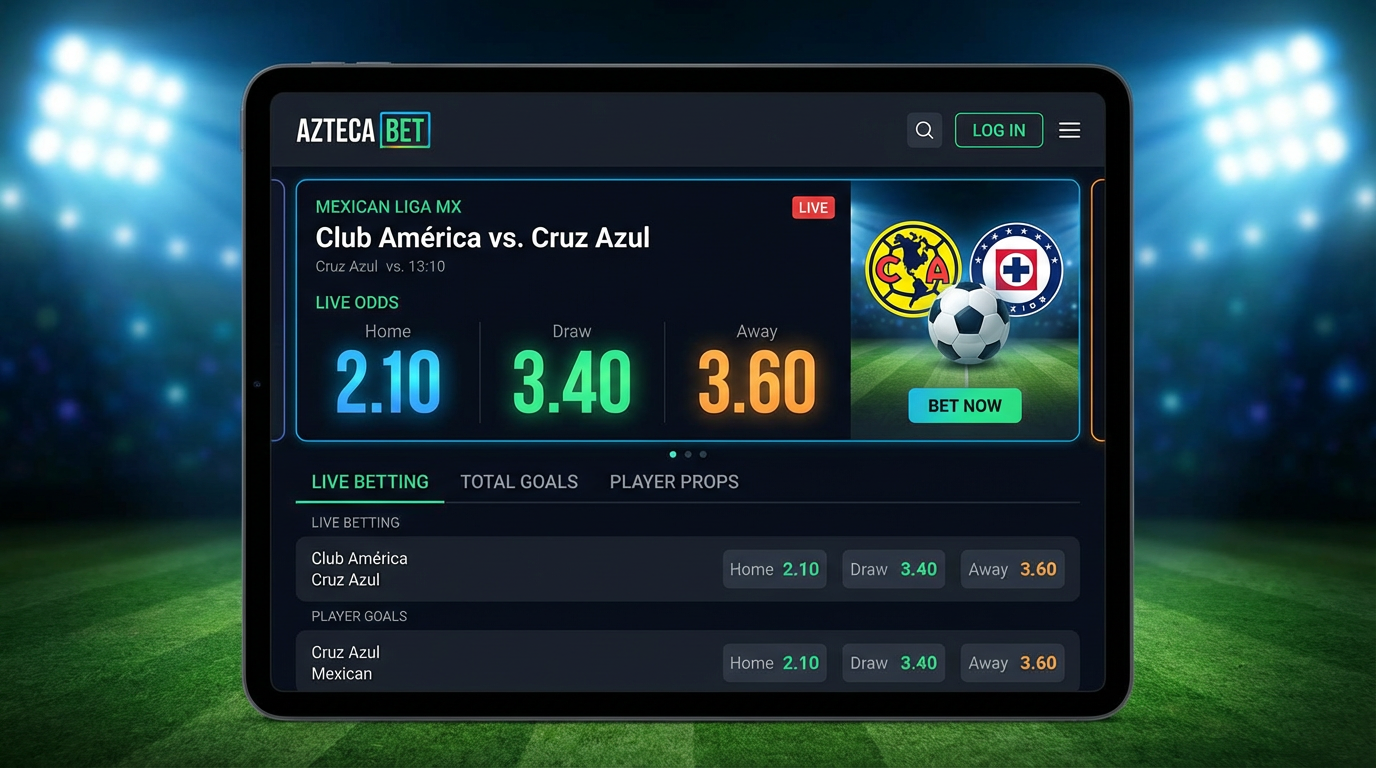Select the LIVE BETTING tab
Image resolution: width=1376 pixels, height=768 pixels.
(369, 481)
